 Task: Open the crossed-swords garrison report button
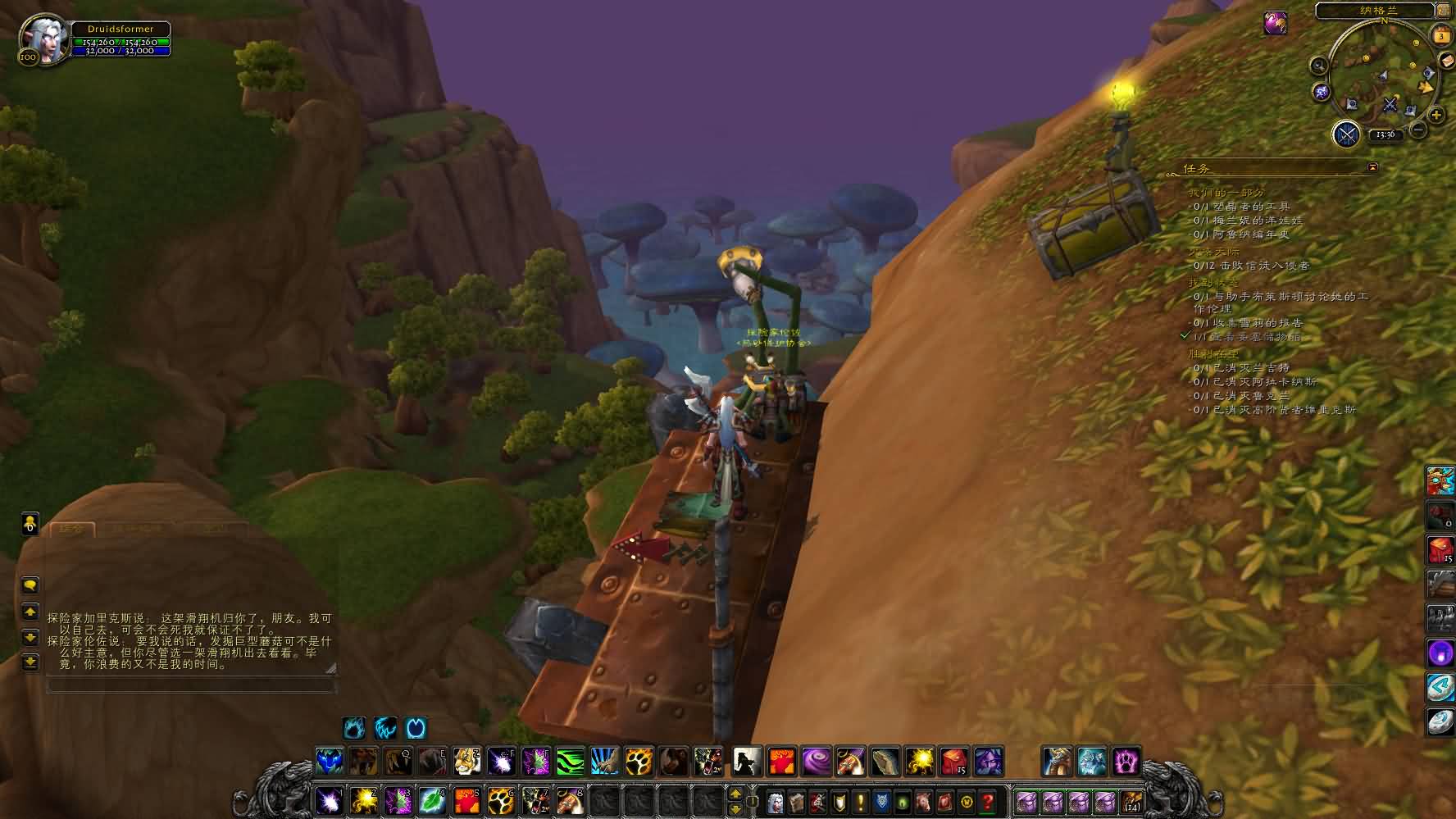click(1346, 134)
